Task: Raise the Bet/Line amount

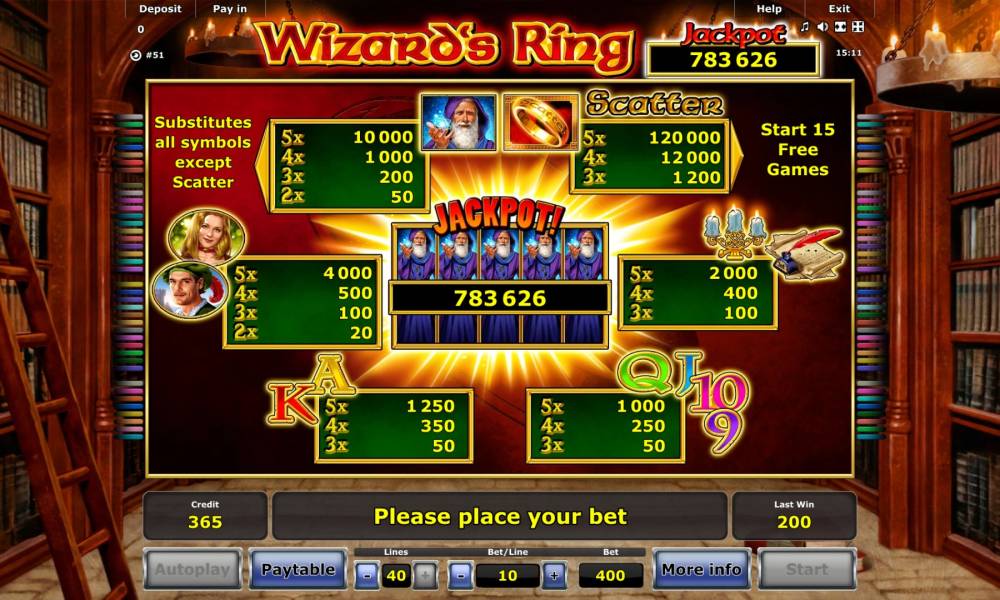Action: pos(553,575)
